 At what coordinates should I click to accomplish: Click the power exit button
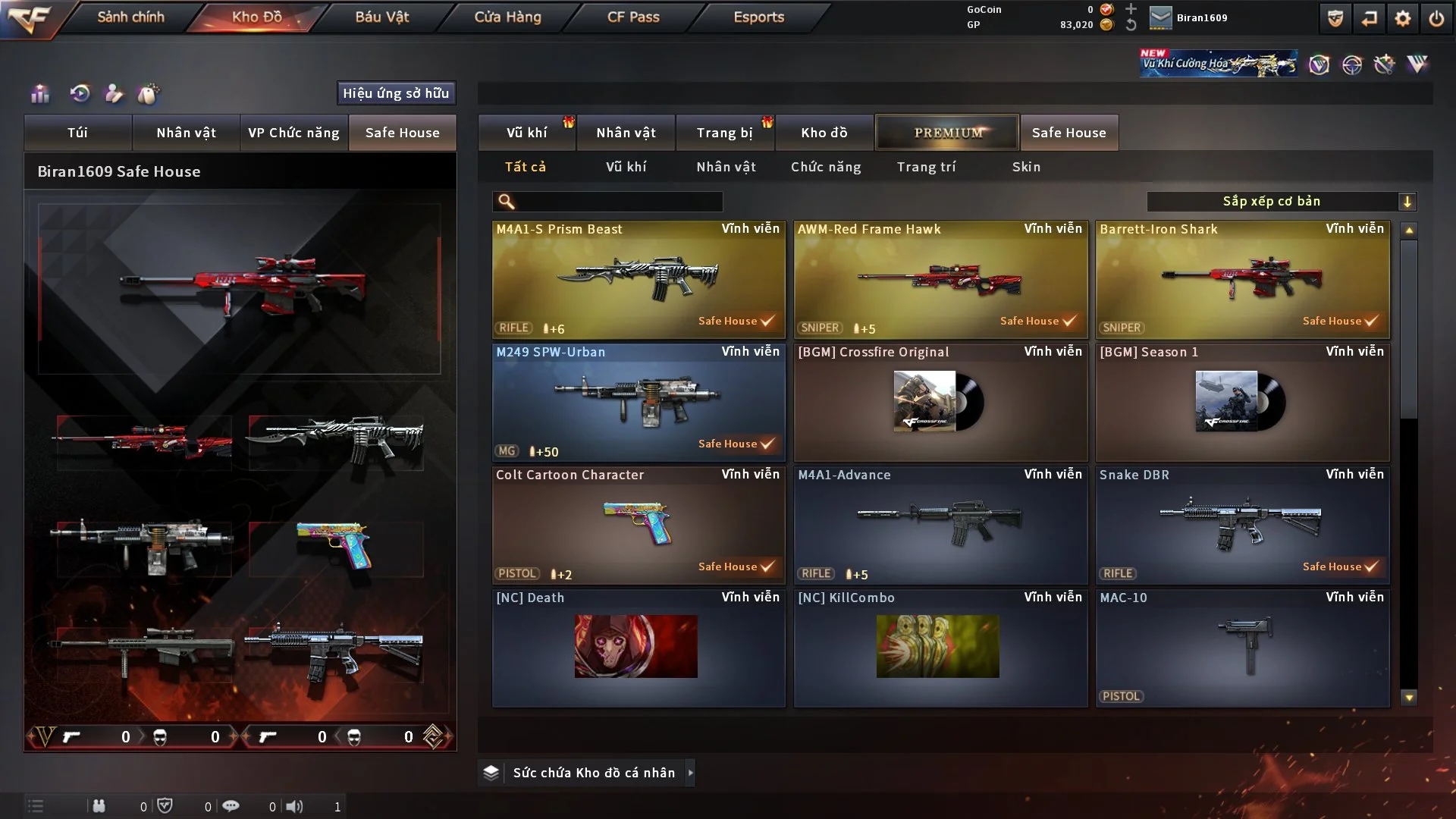(x=1436, y=18)
